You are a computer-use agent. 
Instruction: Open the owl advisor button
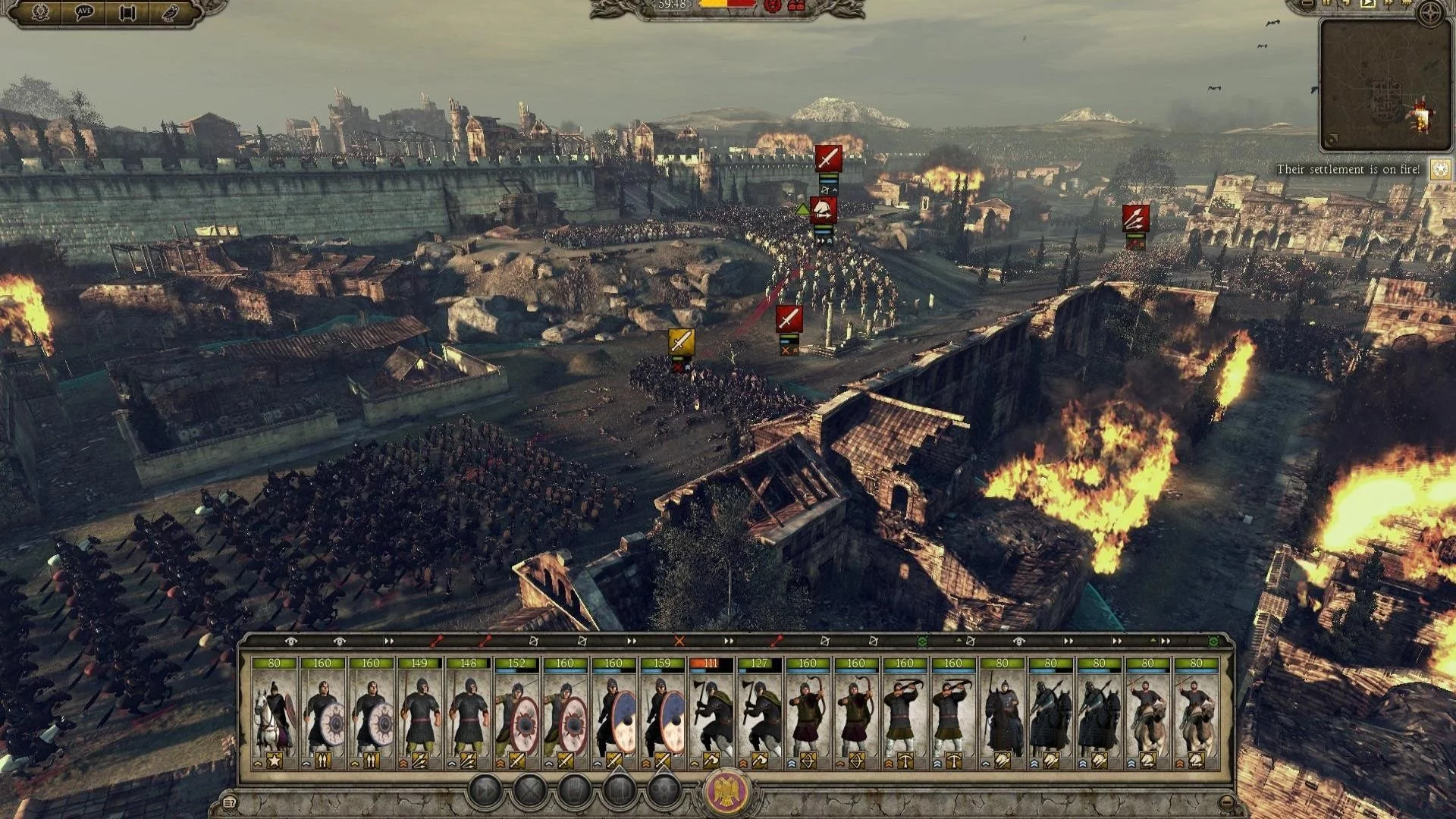(x=170, y=12)
